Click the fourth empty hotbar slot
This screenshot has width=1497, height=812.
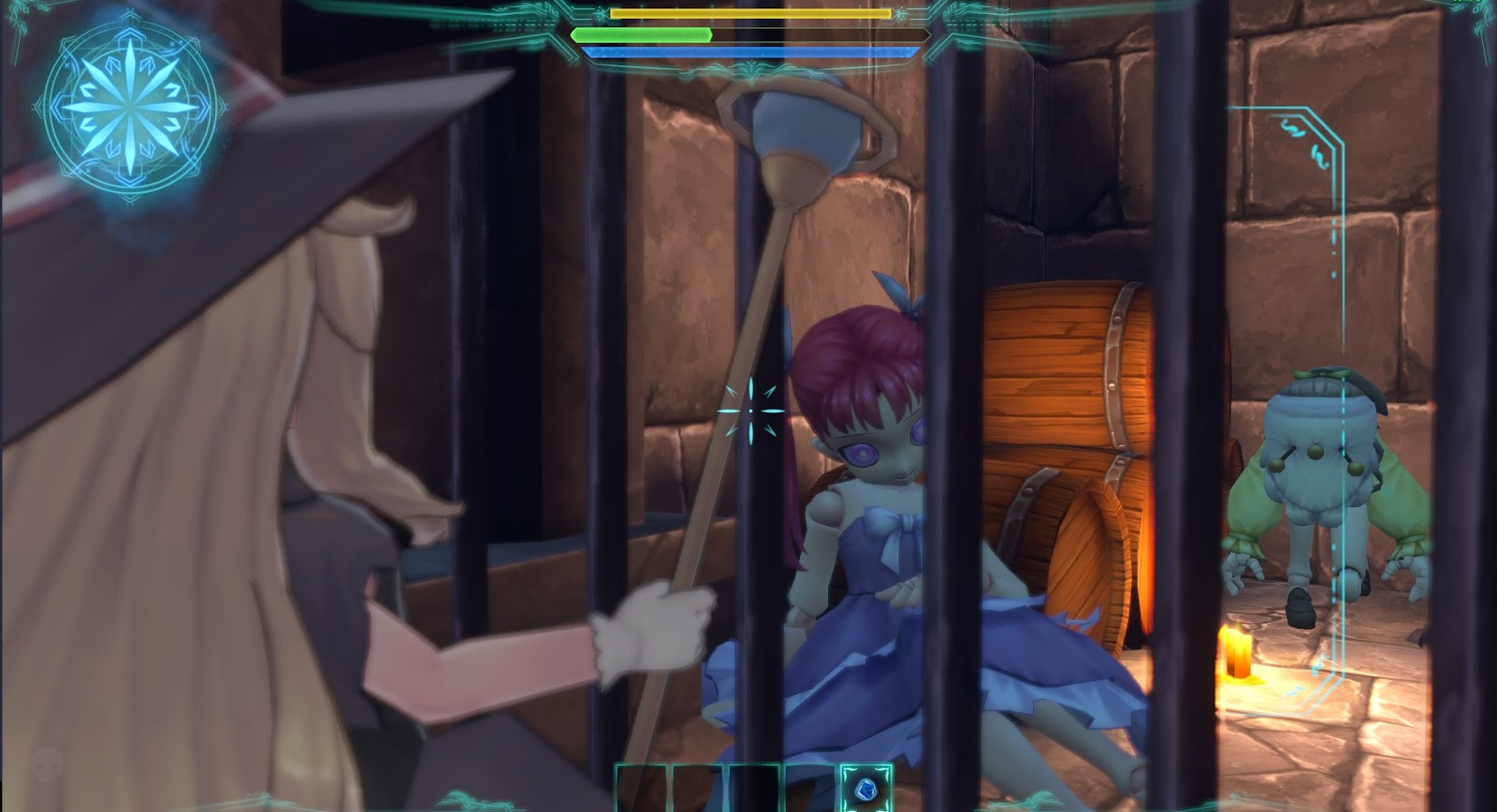tap(809, 789)
